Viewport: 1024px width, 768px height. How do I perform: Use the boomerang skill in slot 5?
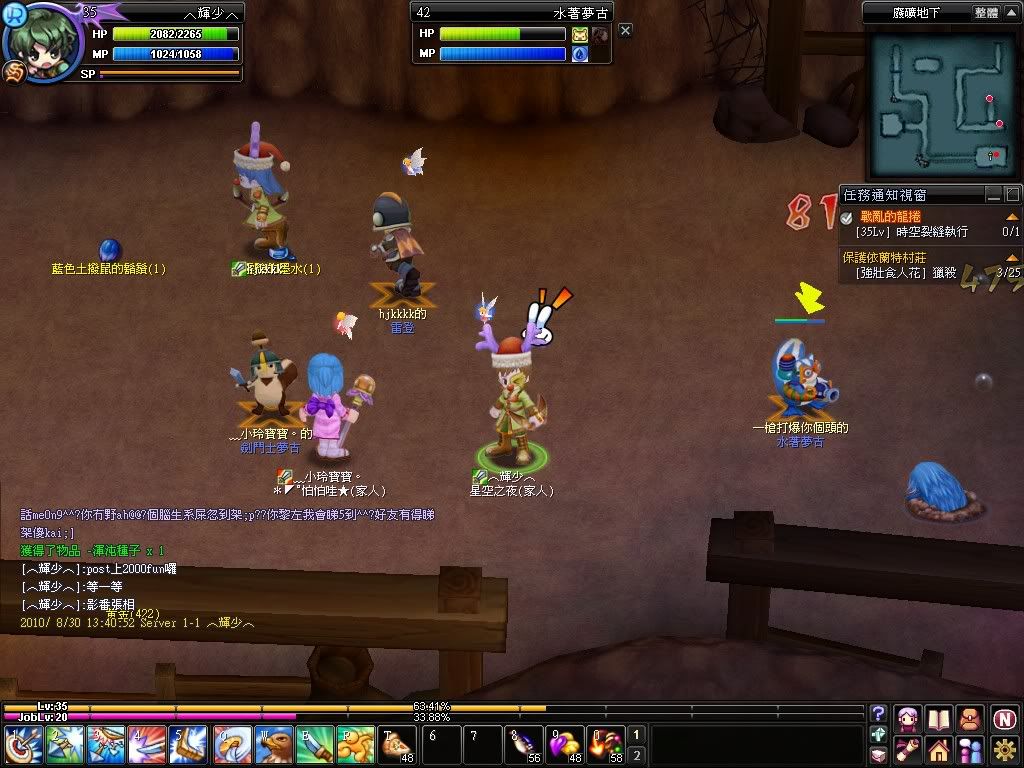[189, 745]
